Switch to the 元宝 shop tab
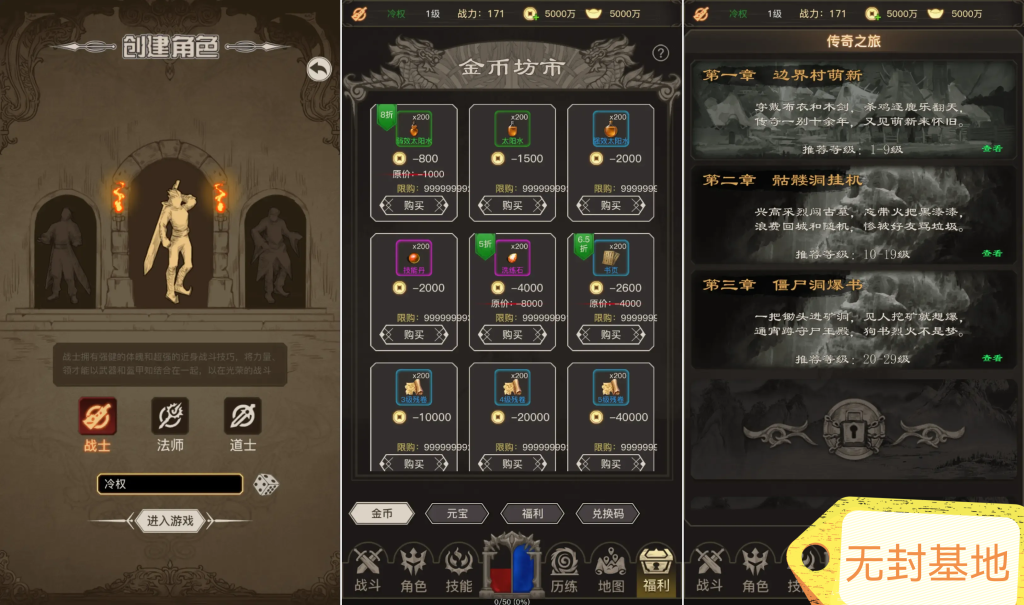Viewport: 1024px width, 605px height. pyautogui.click(x=457, y=513)
